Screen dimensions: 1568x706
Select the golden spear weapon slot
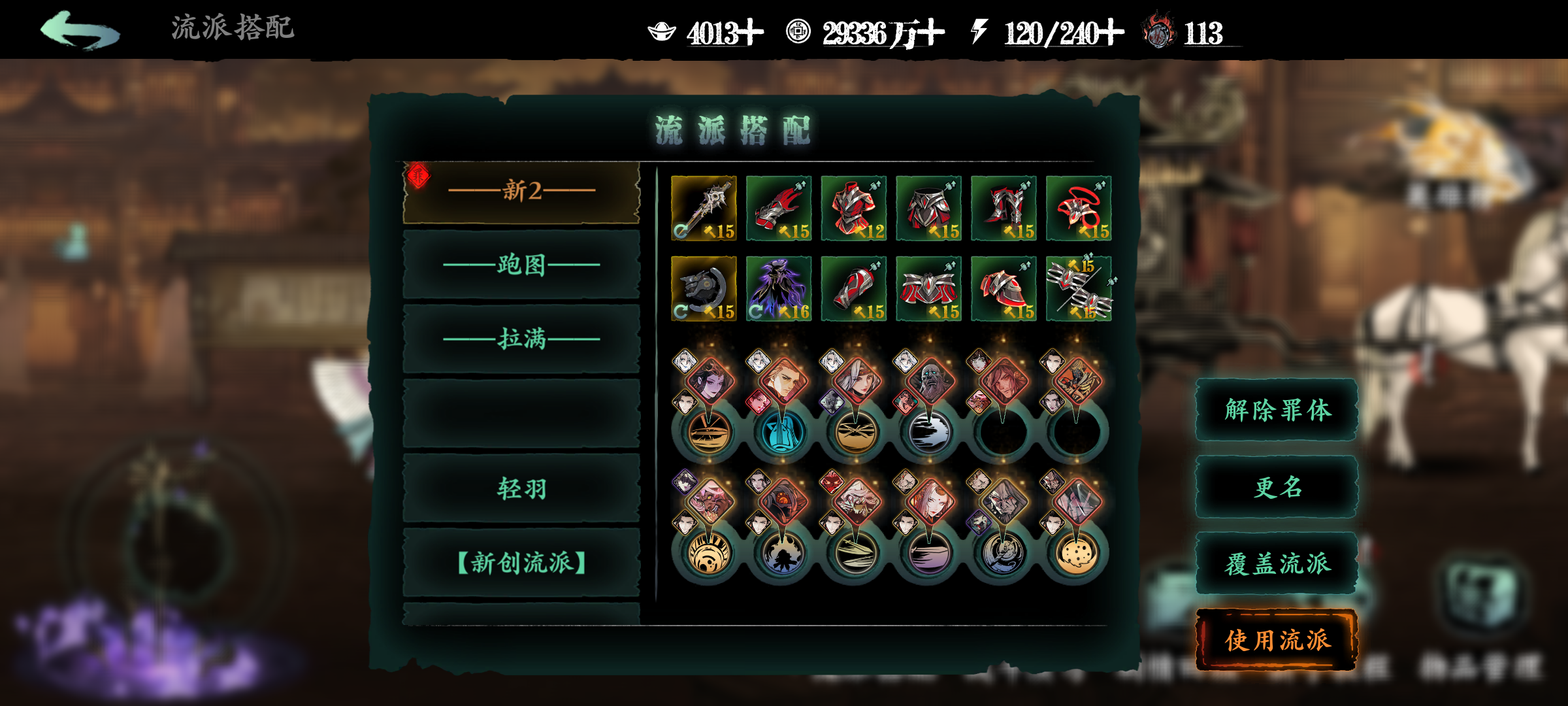click(704, 208)
